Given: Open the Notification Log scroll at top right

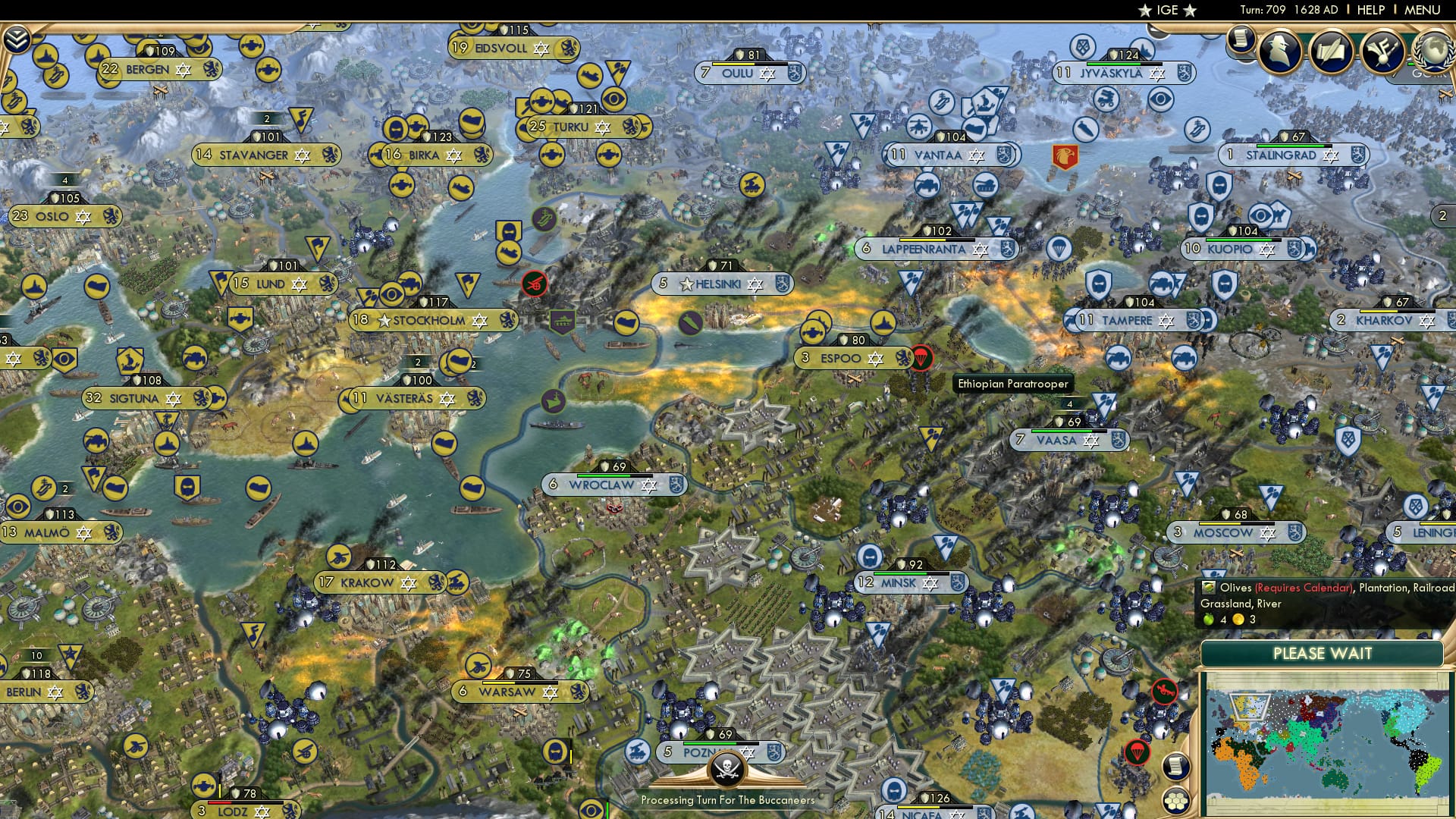Looking at the screenshot, I should coord(1241,40).
